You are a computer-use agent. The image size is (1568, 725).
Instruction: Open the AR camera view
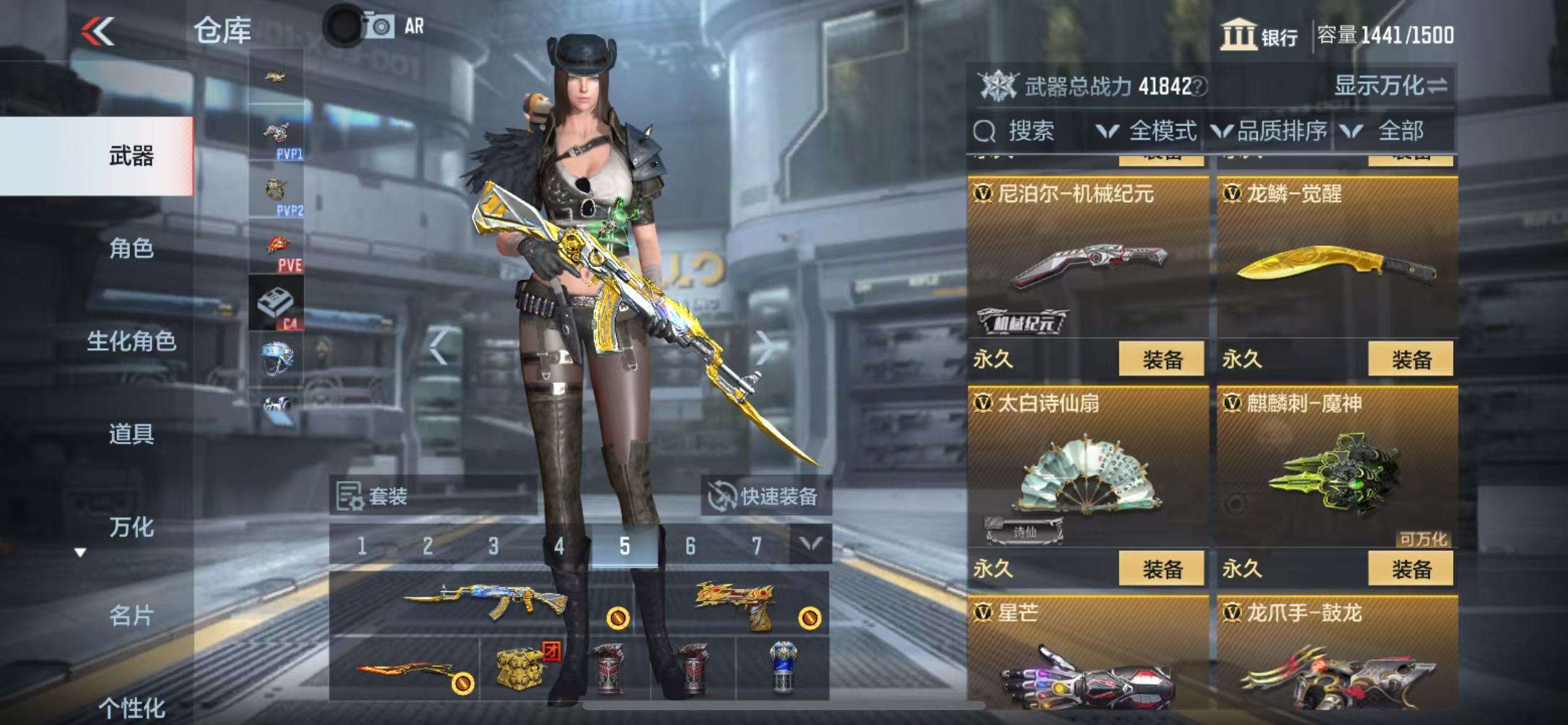(396, 27)
